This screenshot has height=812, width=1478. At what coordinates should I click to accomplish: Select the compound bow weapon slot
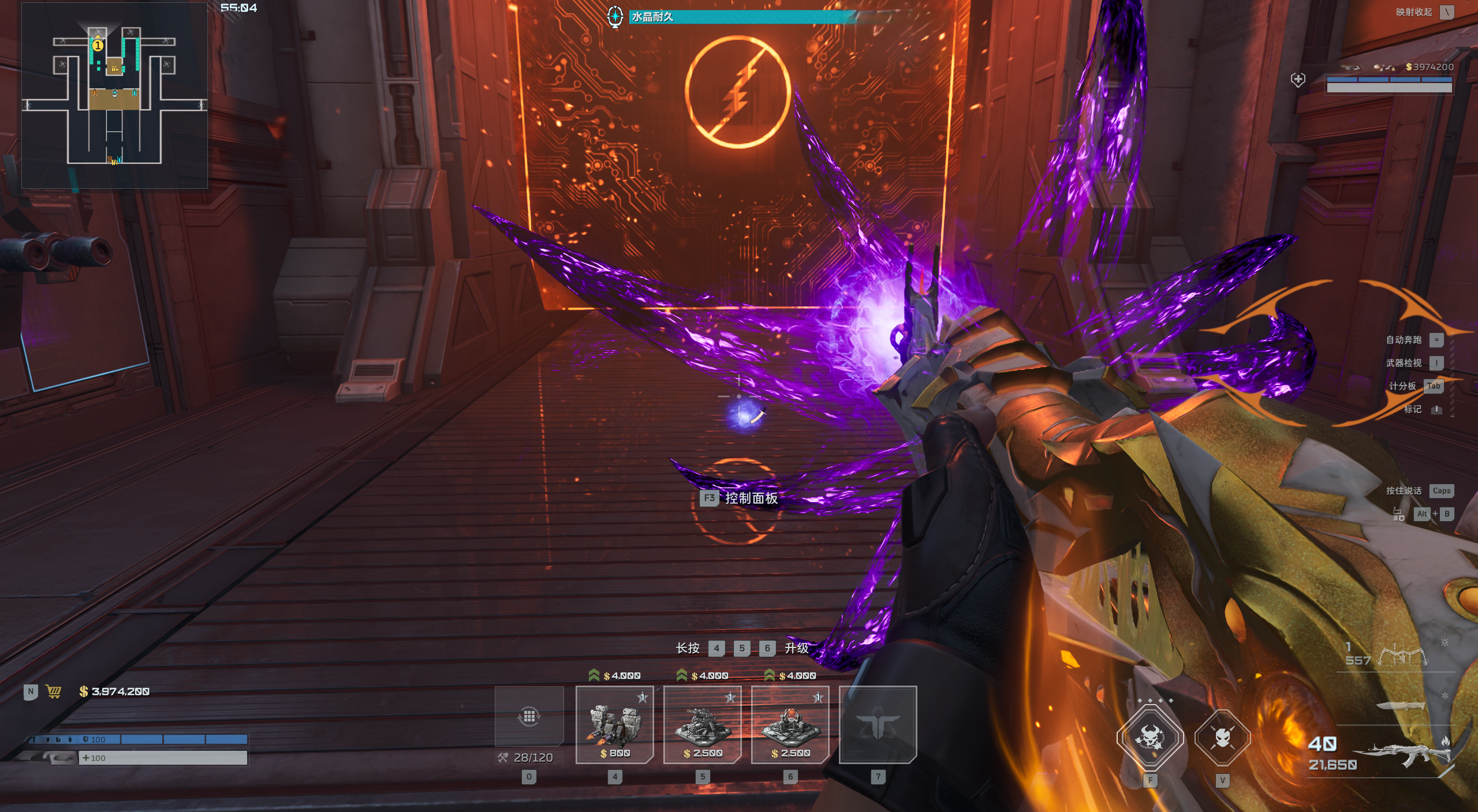pyautogui.click(x=1402, y=656)
